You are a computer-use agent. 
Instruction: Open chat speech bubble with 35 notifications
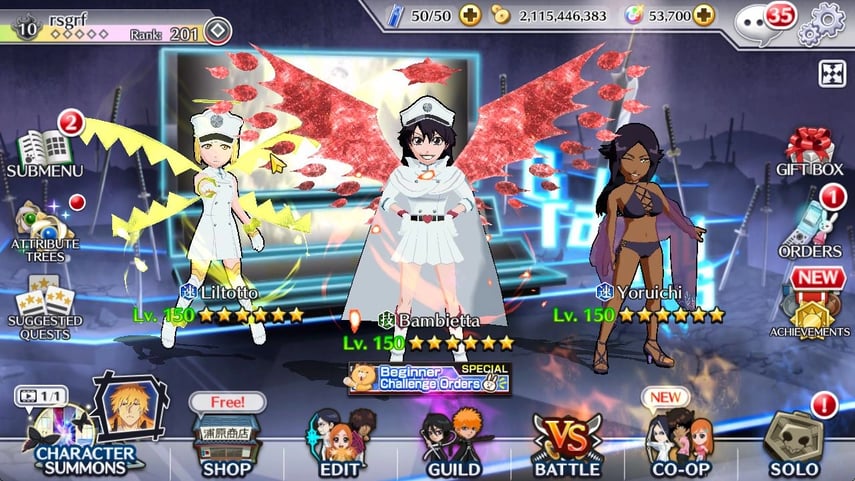point(755,18)
